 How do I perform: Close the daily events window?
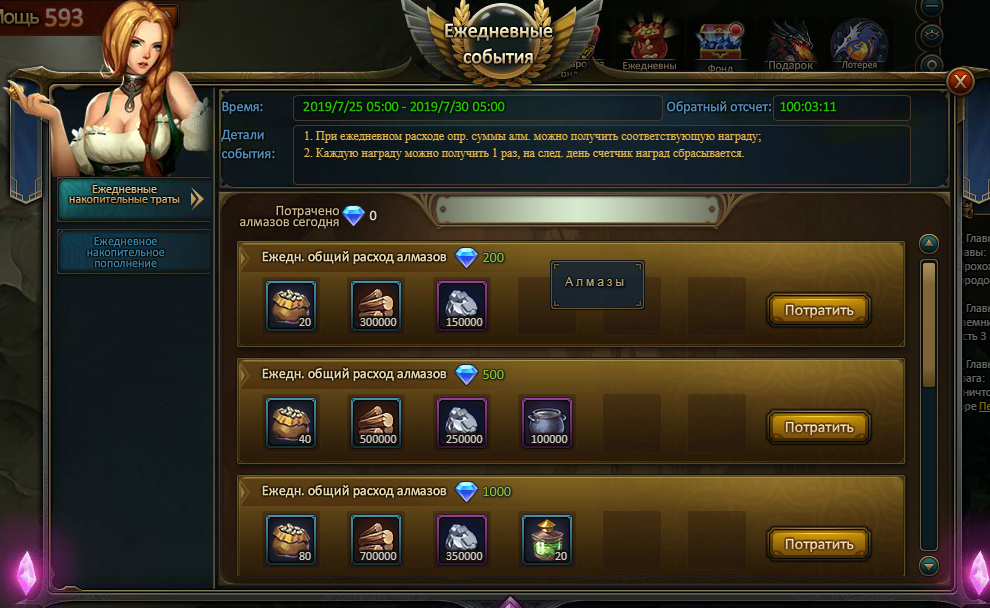pos(960,81)
